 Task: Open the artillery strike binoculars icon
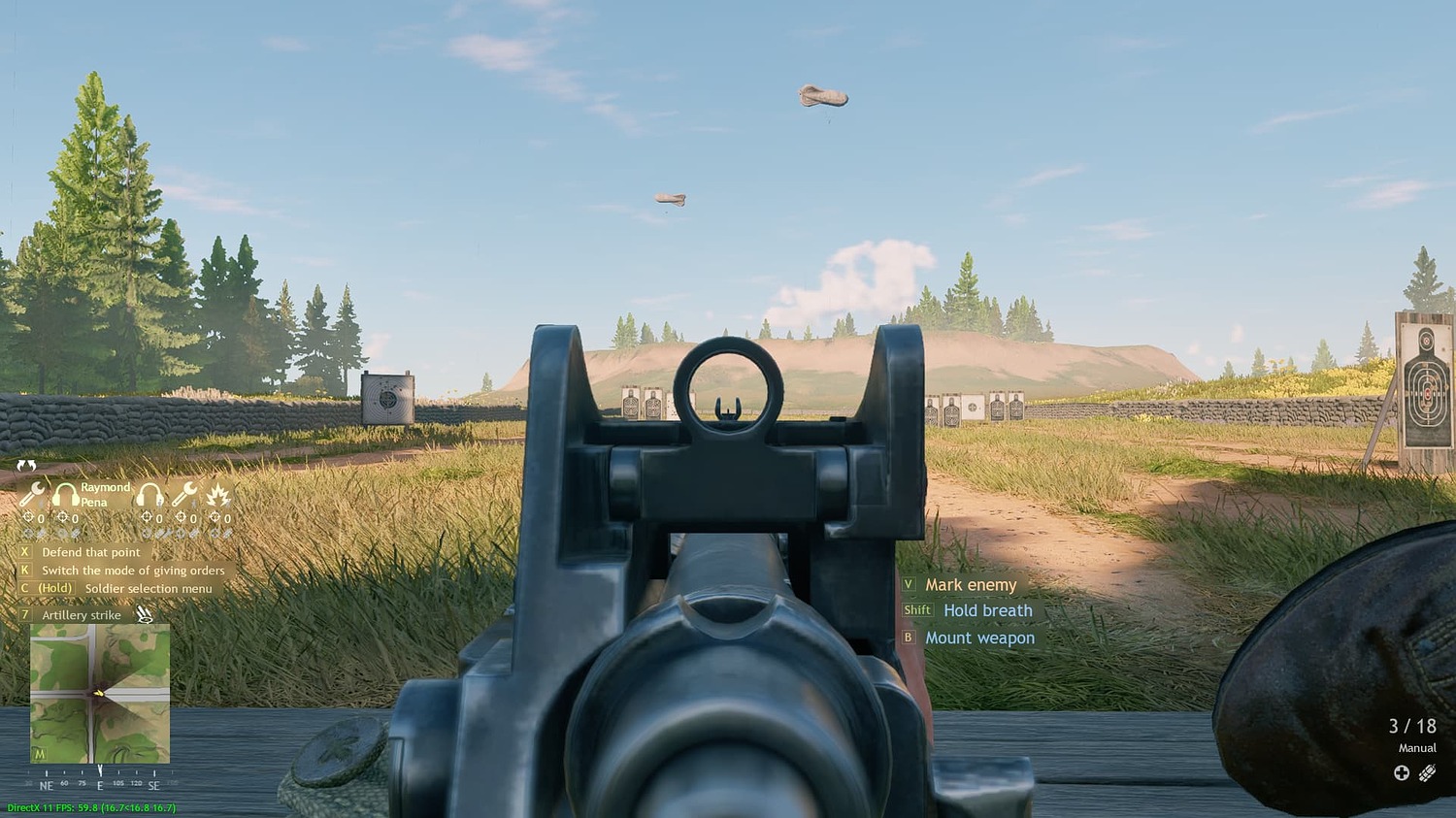click(143, 614)
